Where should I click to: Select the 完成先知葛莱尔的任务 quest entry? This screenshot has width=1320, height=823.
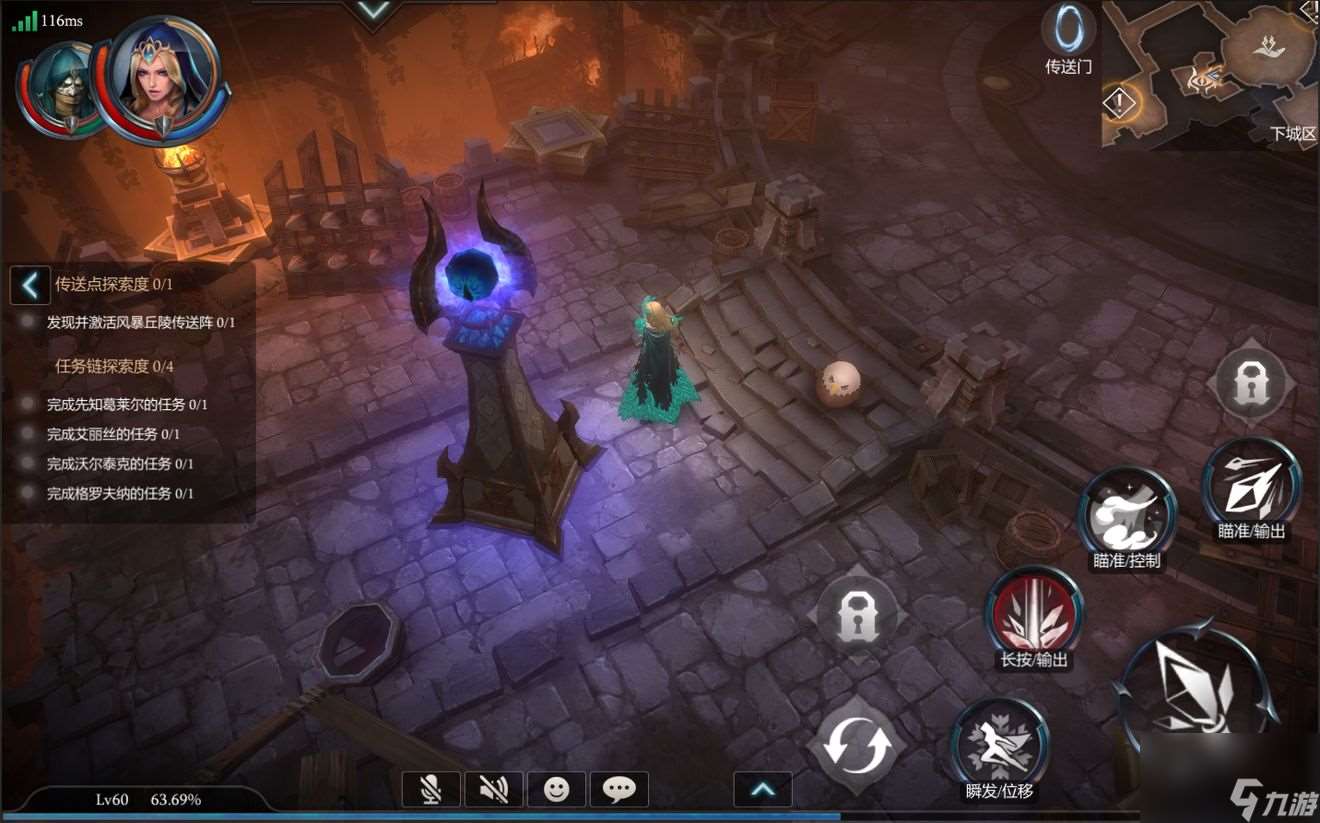point(127,404)
